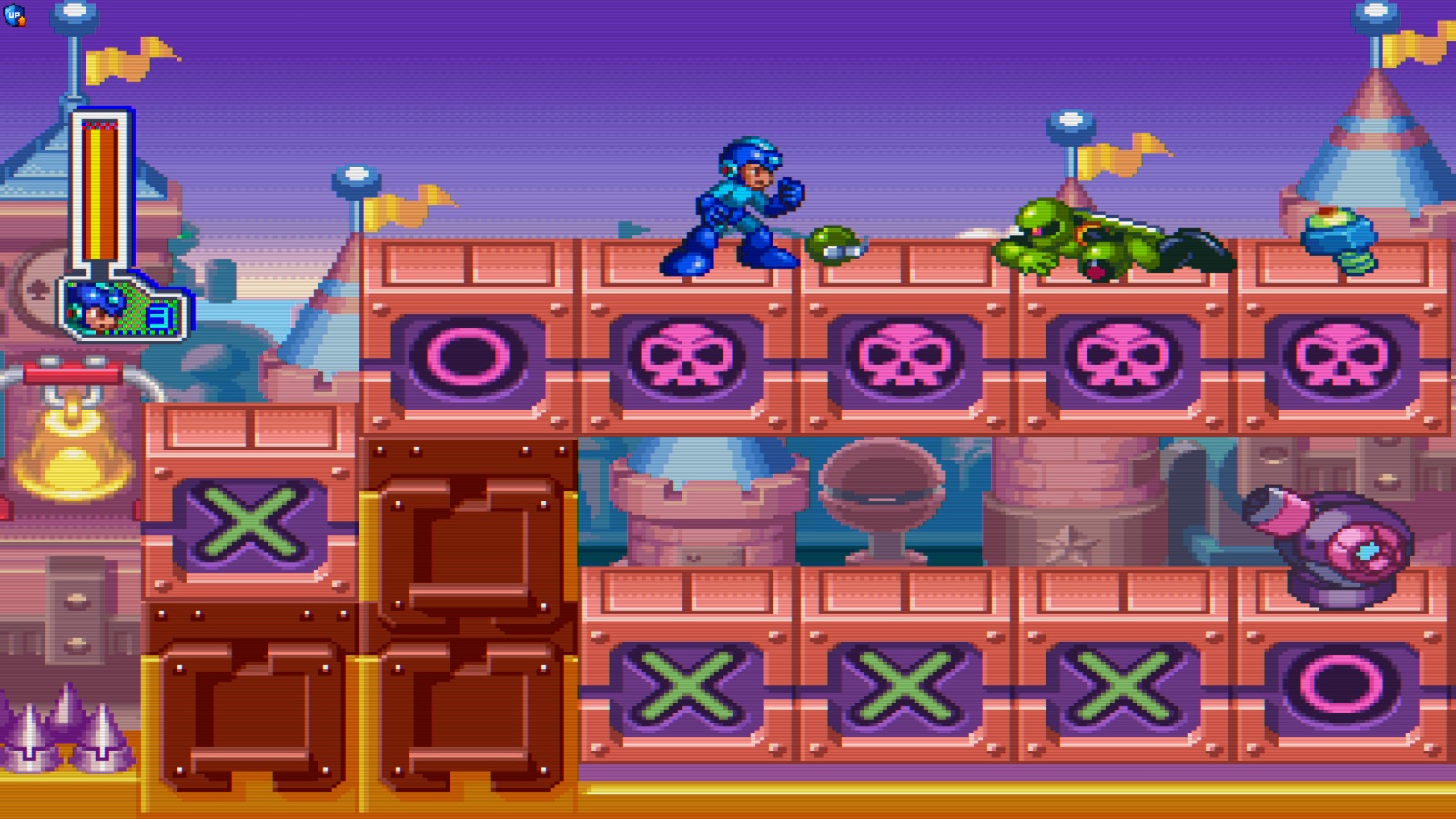Click the life count number 3
Screen dimensions: 1456x819
pyautogui.click(x=159, y=312)
